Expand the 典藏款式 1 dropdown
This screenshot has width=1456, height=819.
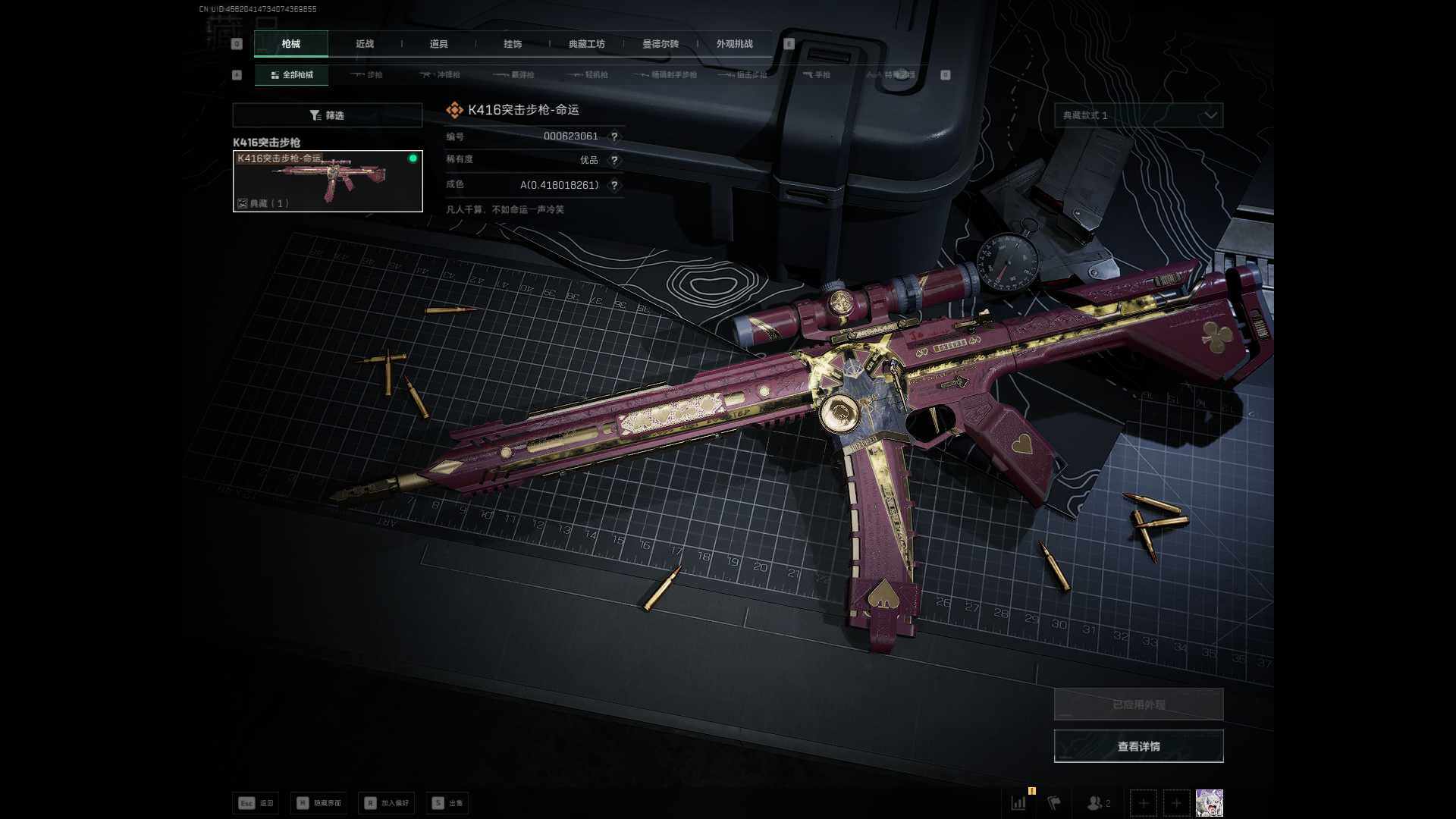1138,115
